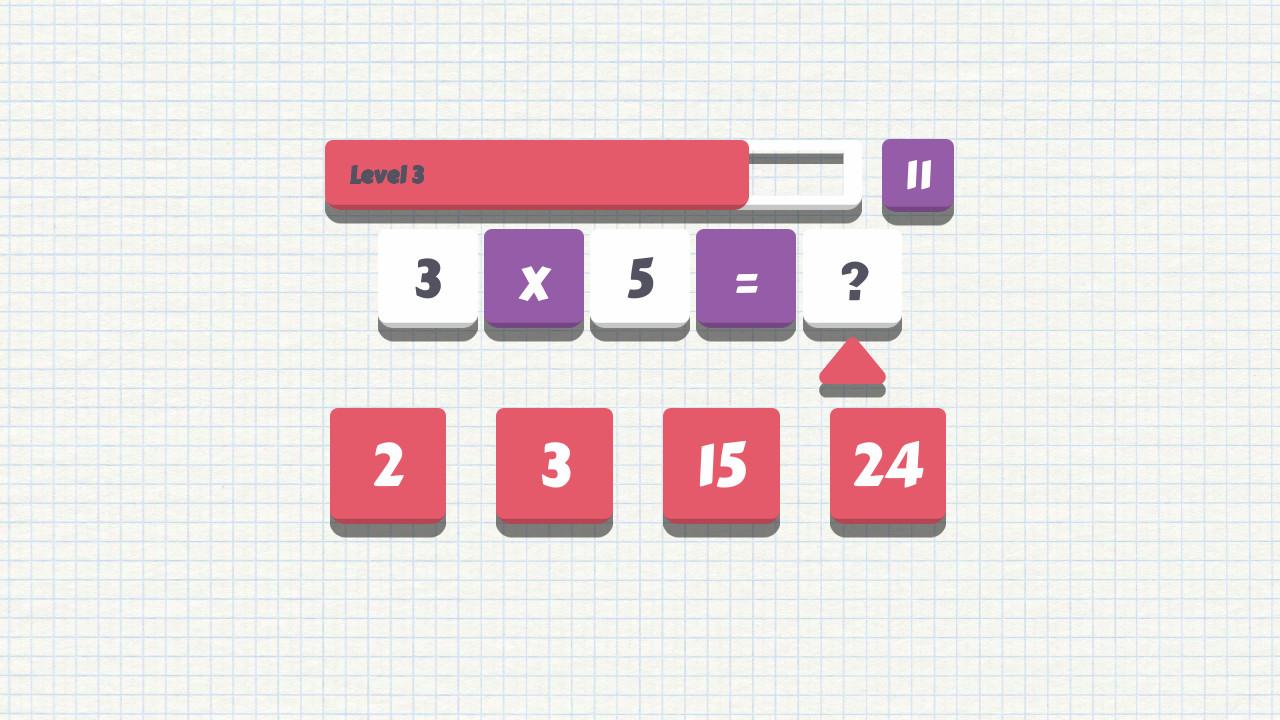
Task: Click the question mark tile
Action: click(x=851, y=281)
